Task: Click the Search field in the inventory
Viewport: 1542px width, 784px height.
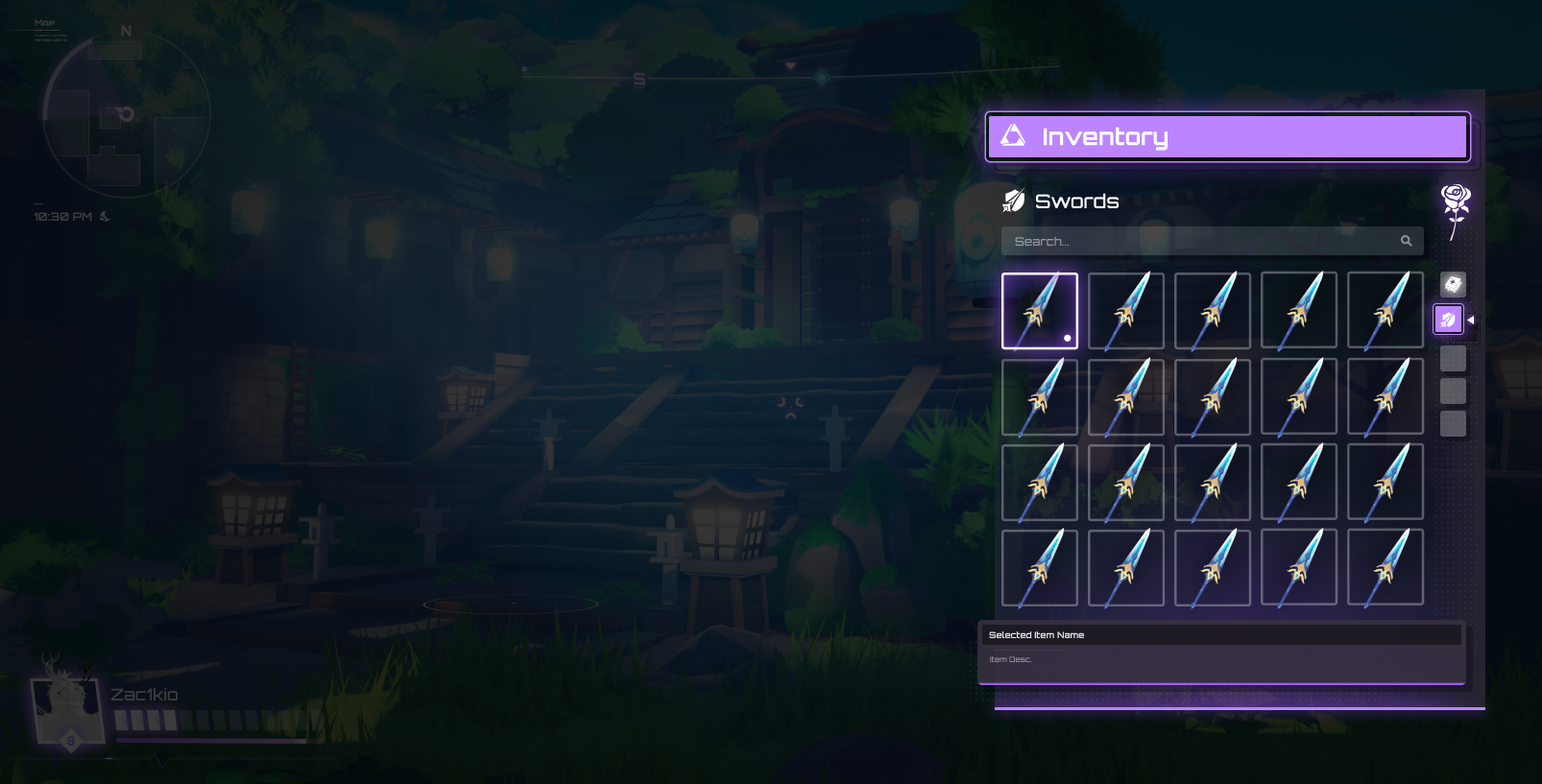Action: pos(1200,241)
